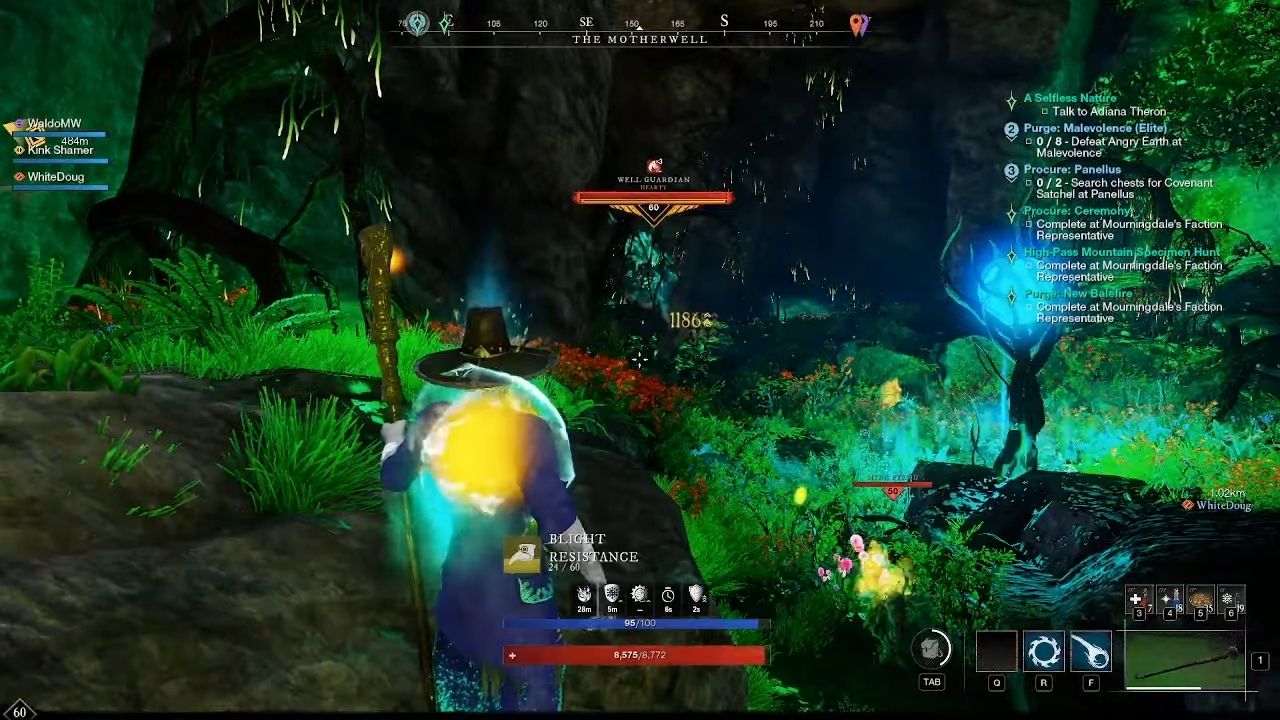Use the snowflake consumable quickslot
The image size is (1280, 720).
1230,599
